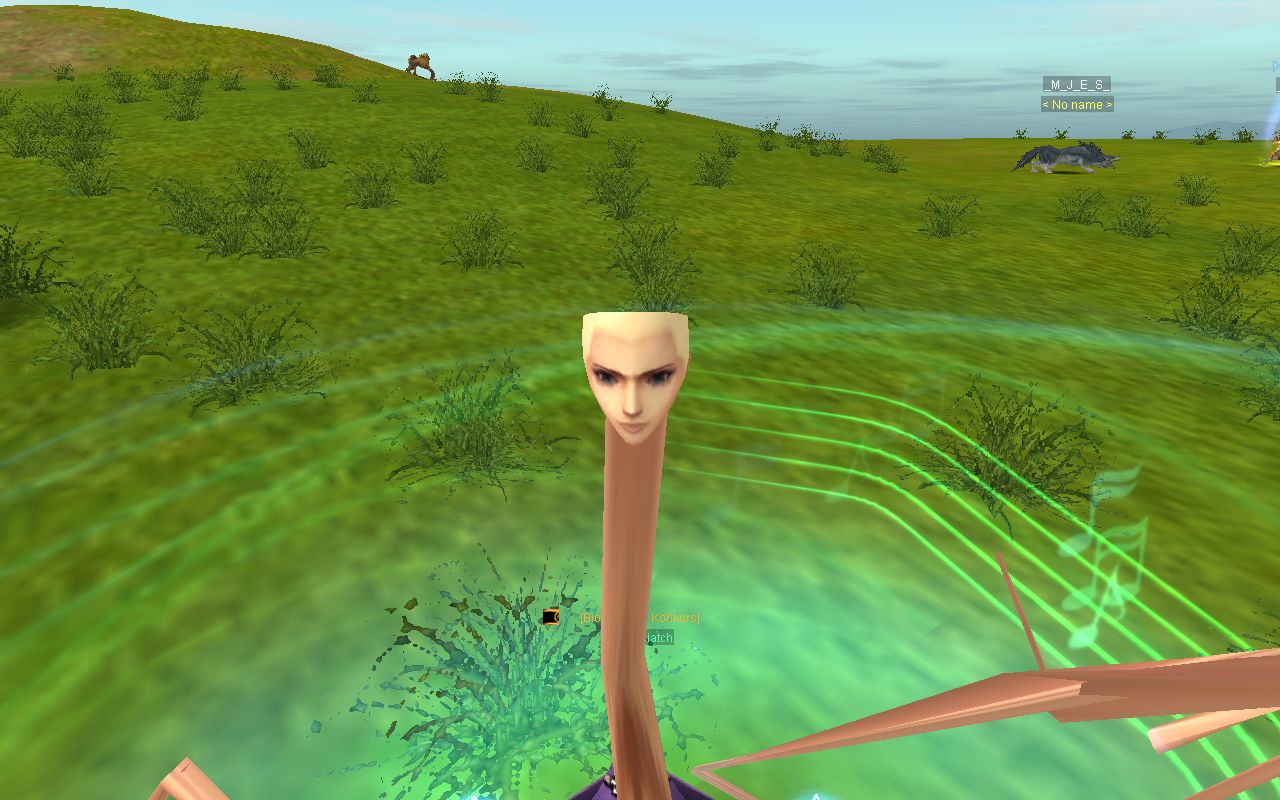Click the yellow < No name > tag
The image size is (1280, 800).
pos(1076,104)
